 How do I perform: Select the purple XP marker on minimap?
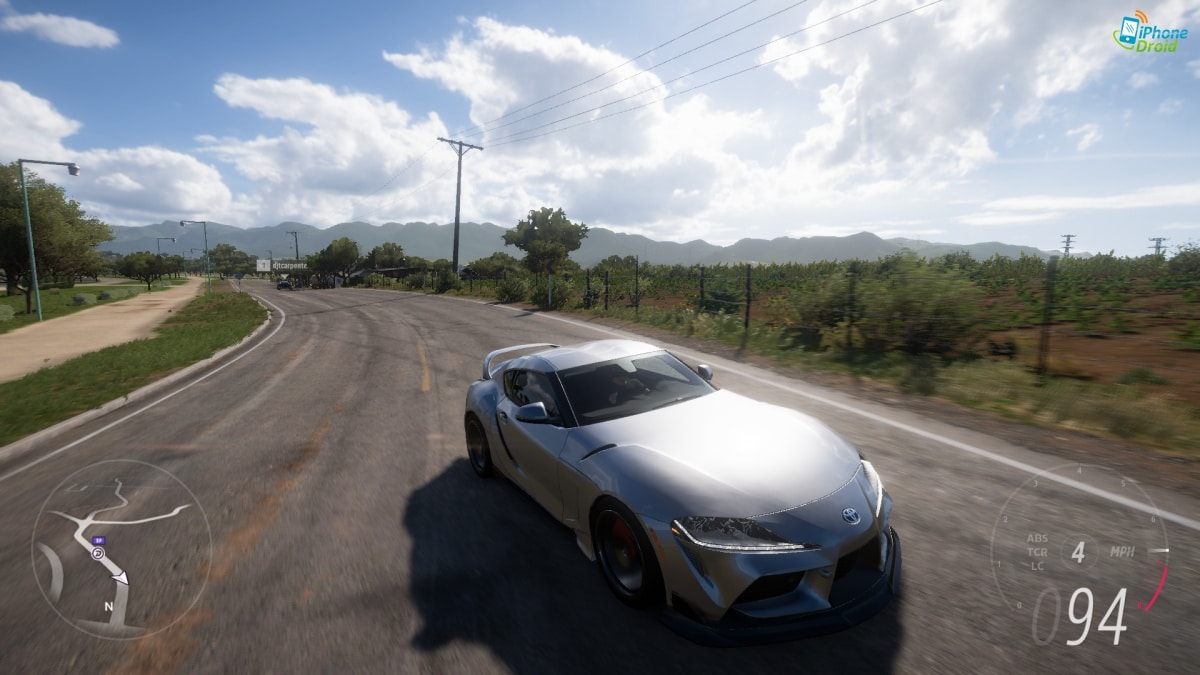[98, 542]
